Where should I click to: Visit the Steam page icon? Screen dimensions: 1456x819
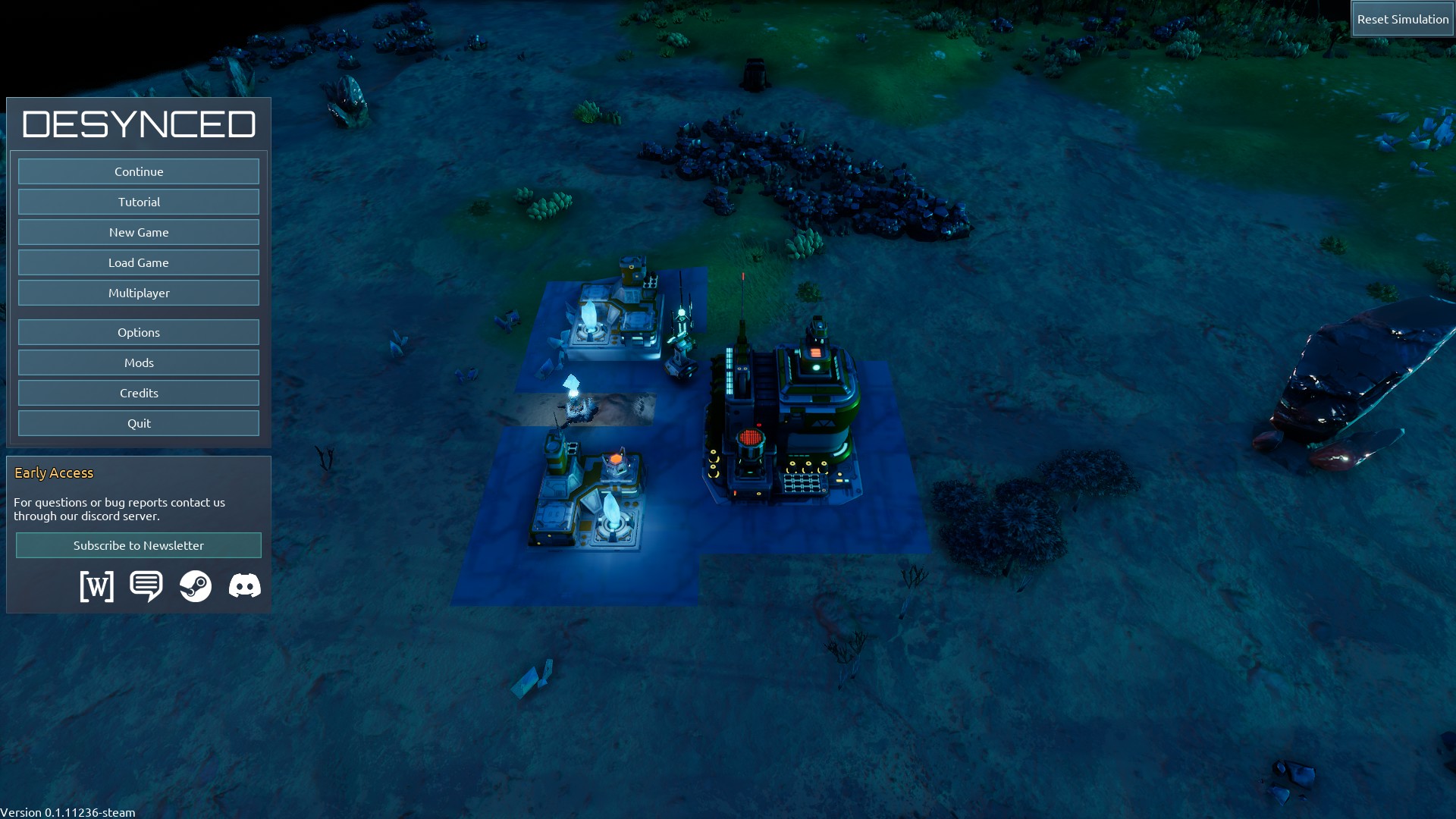(196, 586)
